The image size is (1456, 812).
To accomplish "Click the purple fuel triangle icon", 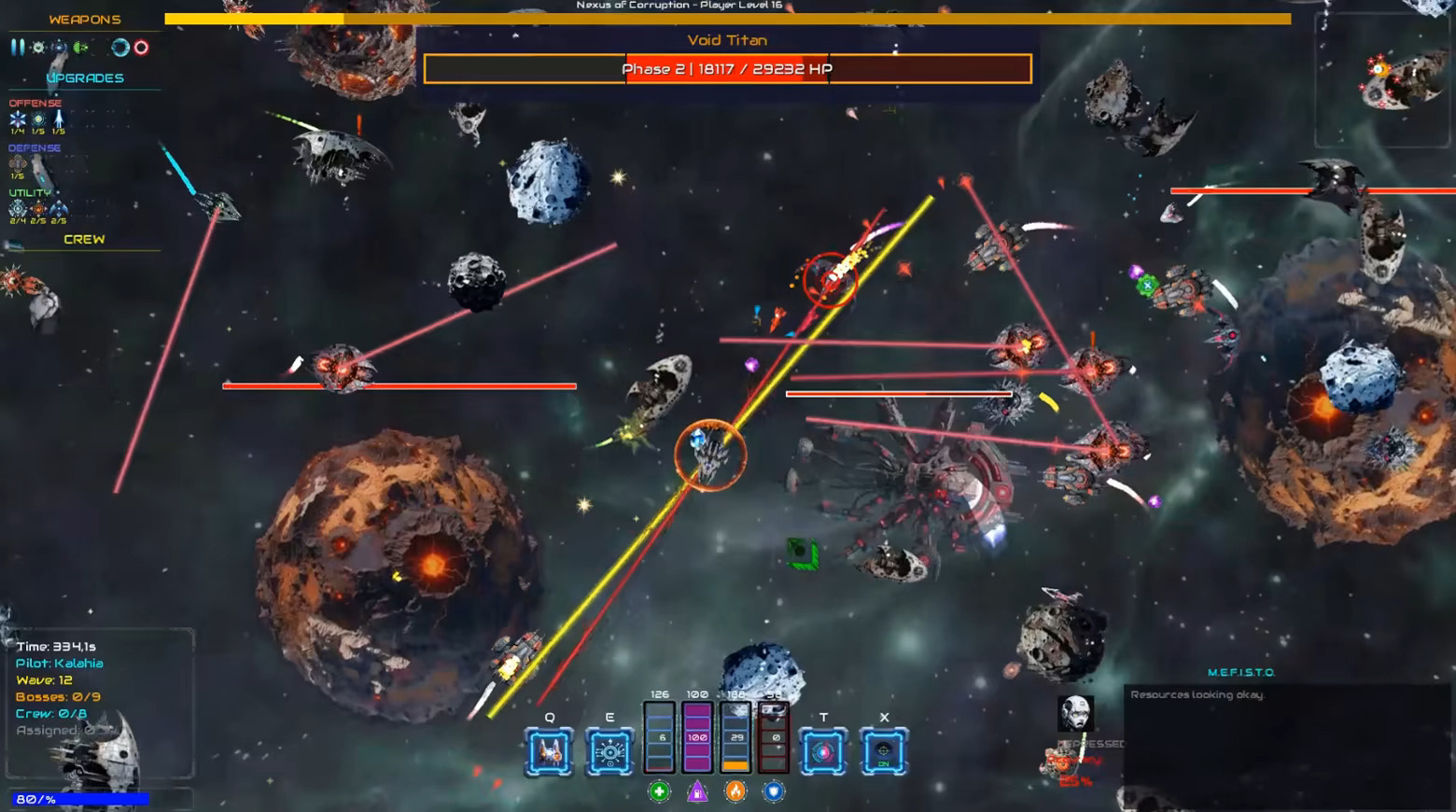I will (x=698, y=791).
